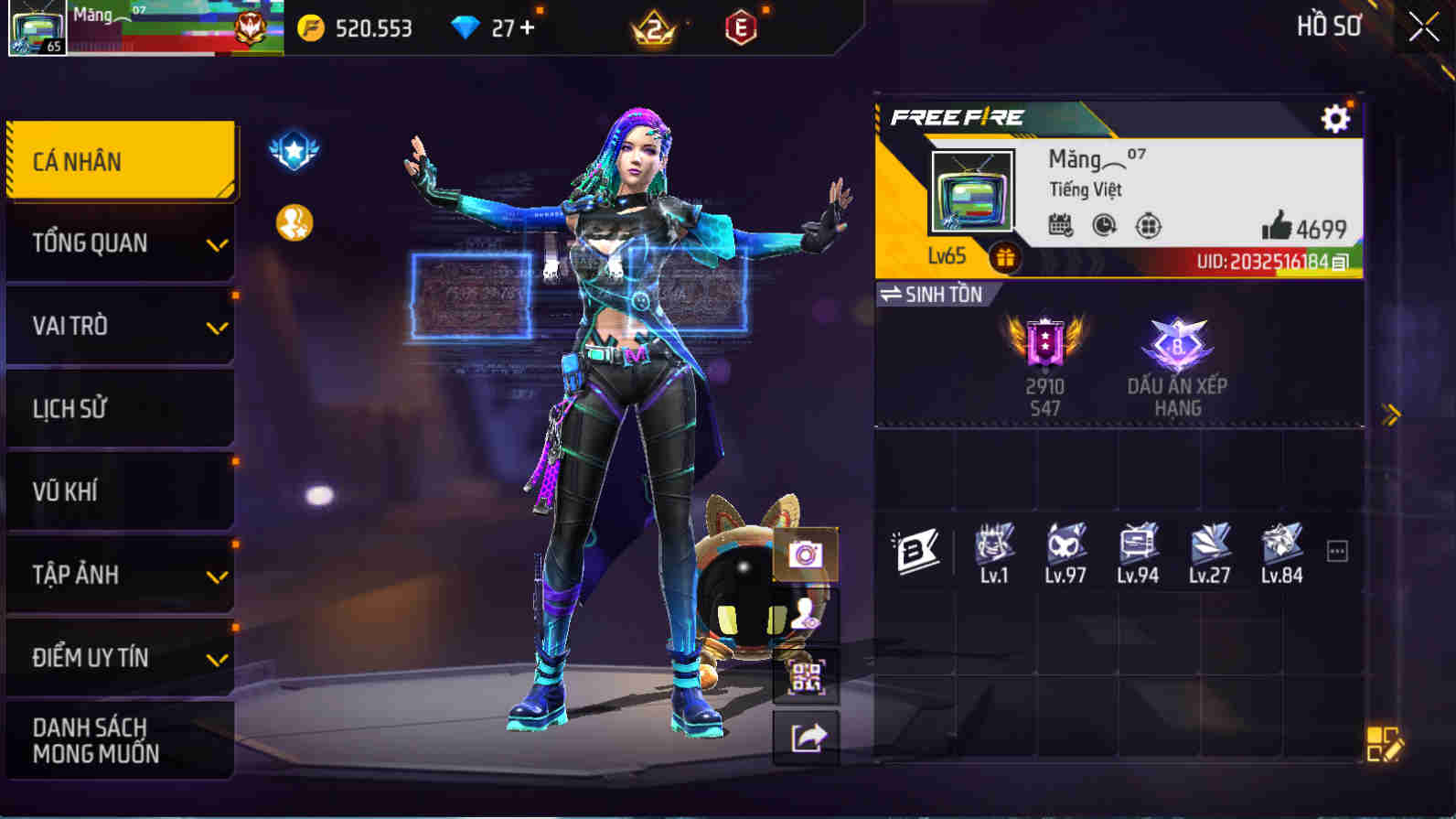Screen dimensions: 1456x819
Task: Switch to the LỊCH SỬ tab
Action: point(119,409)
